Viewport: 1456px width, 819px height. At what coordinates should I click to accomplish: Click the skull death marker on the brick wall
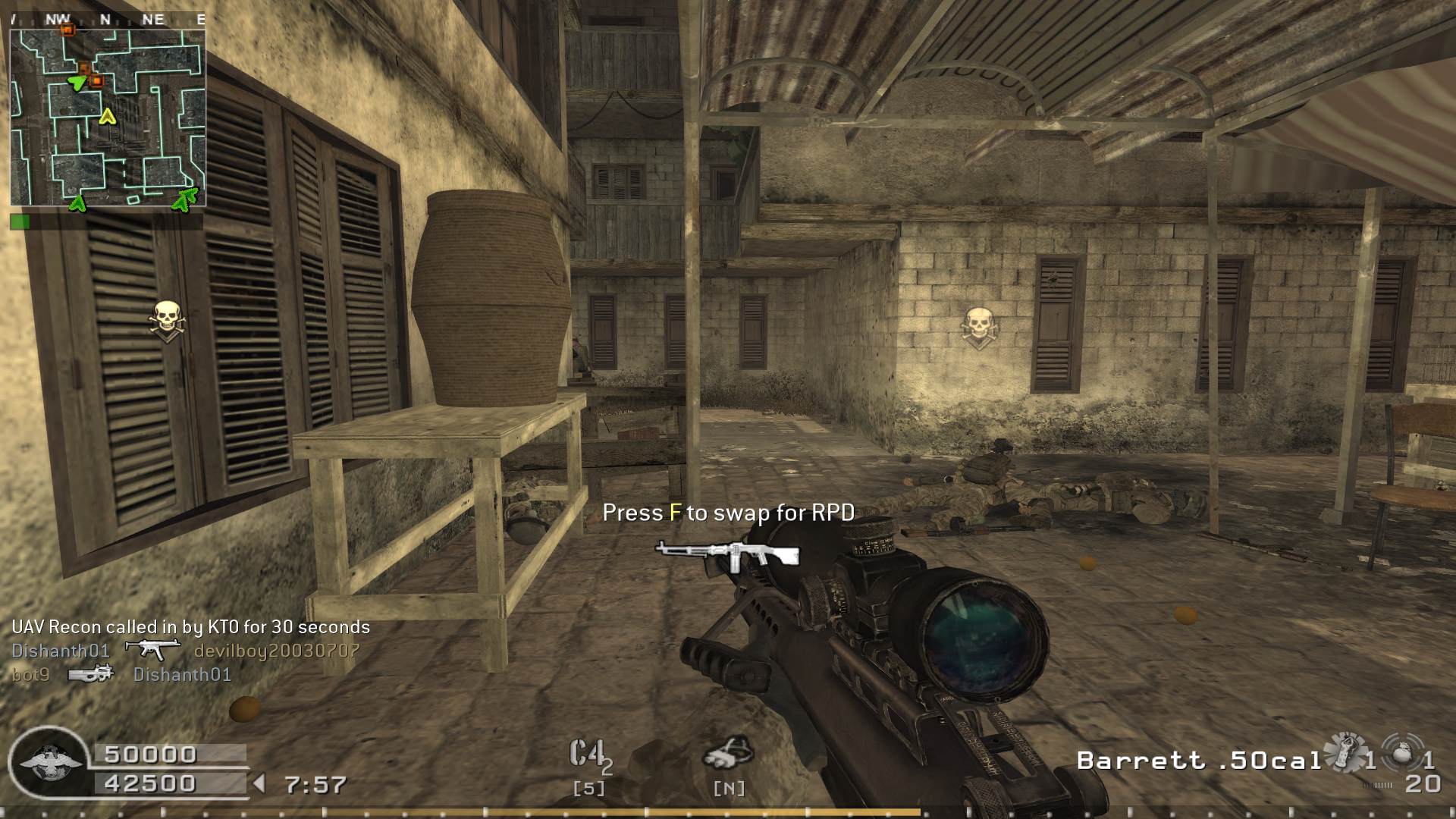click(x=978, y=328)
